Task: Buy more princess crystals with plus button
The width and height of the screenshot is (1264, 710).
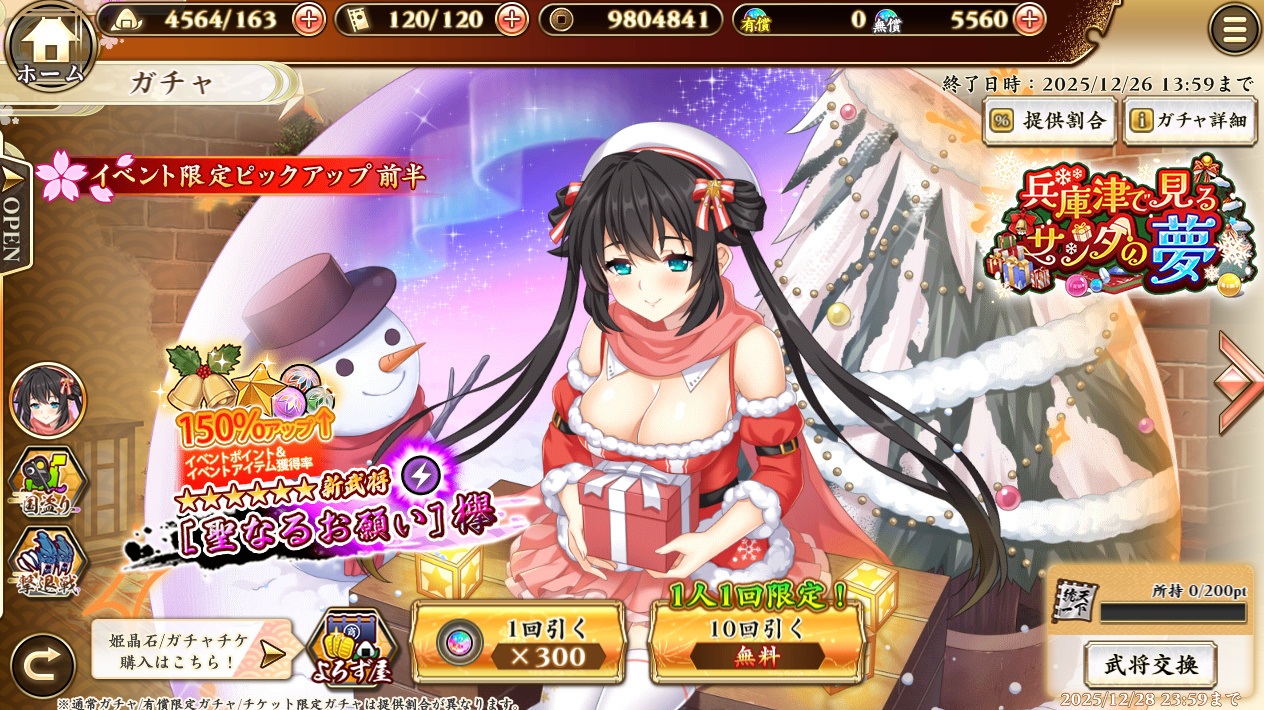Action: (1029, 19)
